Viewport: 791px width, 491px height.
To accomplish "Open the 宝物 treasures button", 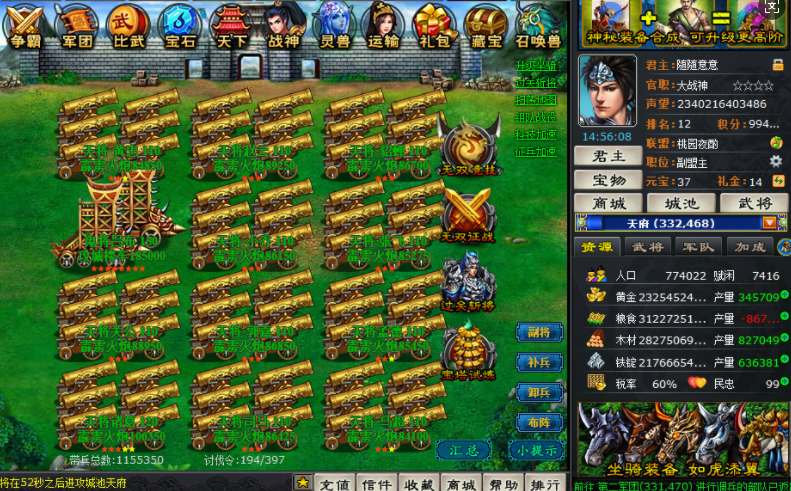I will click(609, 180).
